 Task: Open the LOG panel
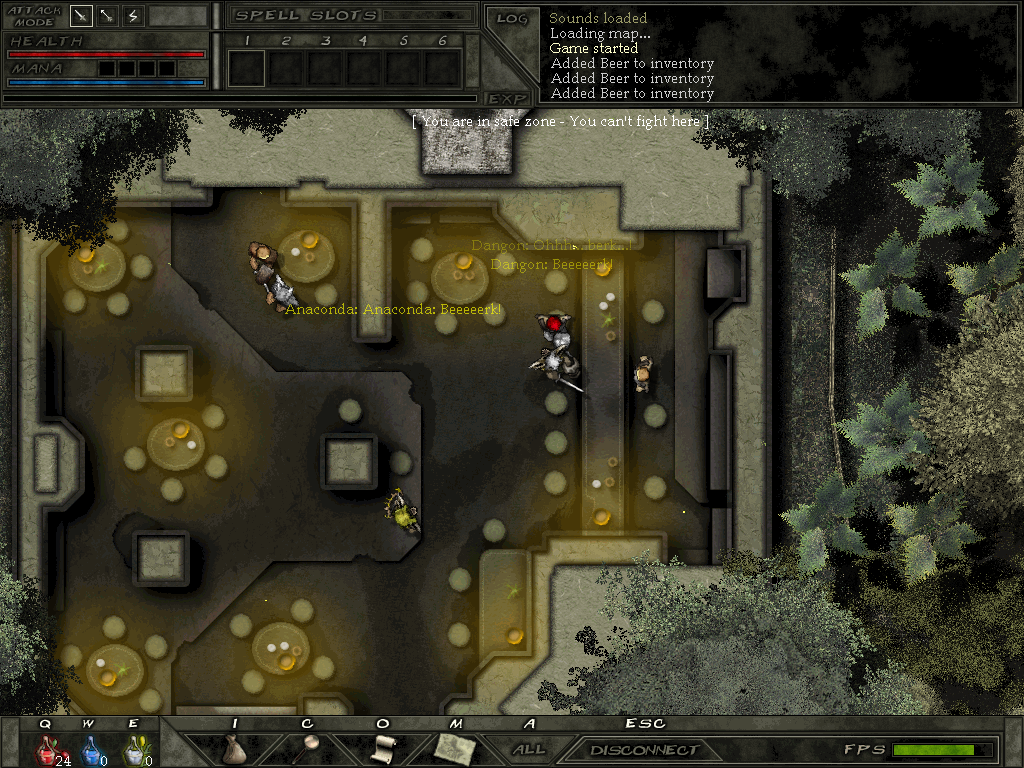511,19
